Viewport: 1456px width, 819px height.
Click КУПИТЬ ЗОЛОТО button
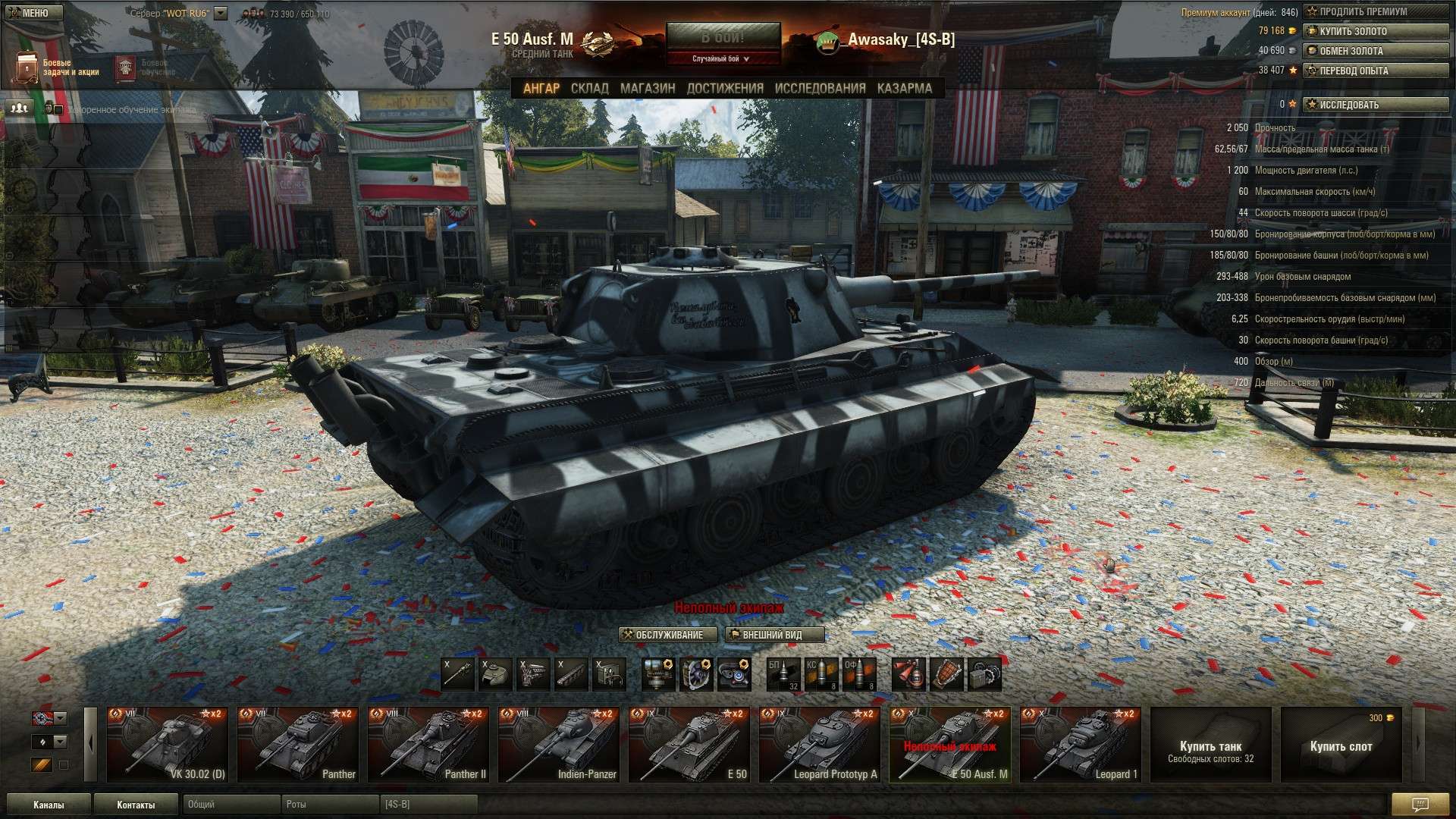point(1375,31)
